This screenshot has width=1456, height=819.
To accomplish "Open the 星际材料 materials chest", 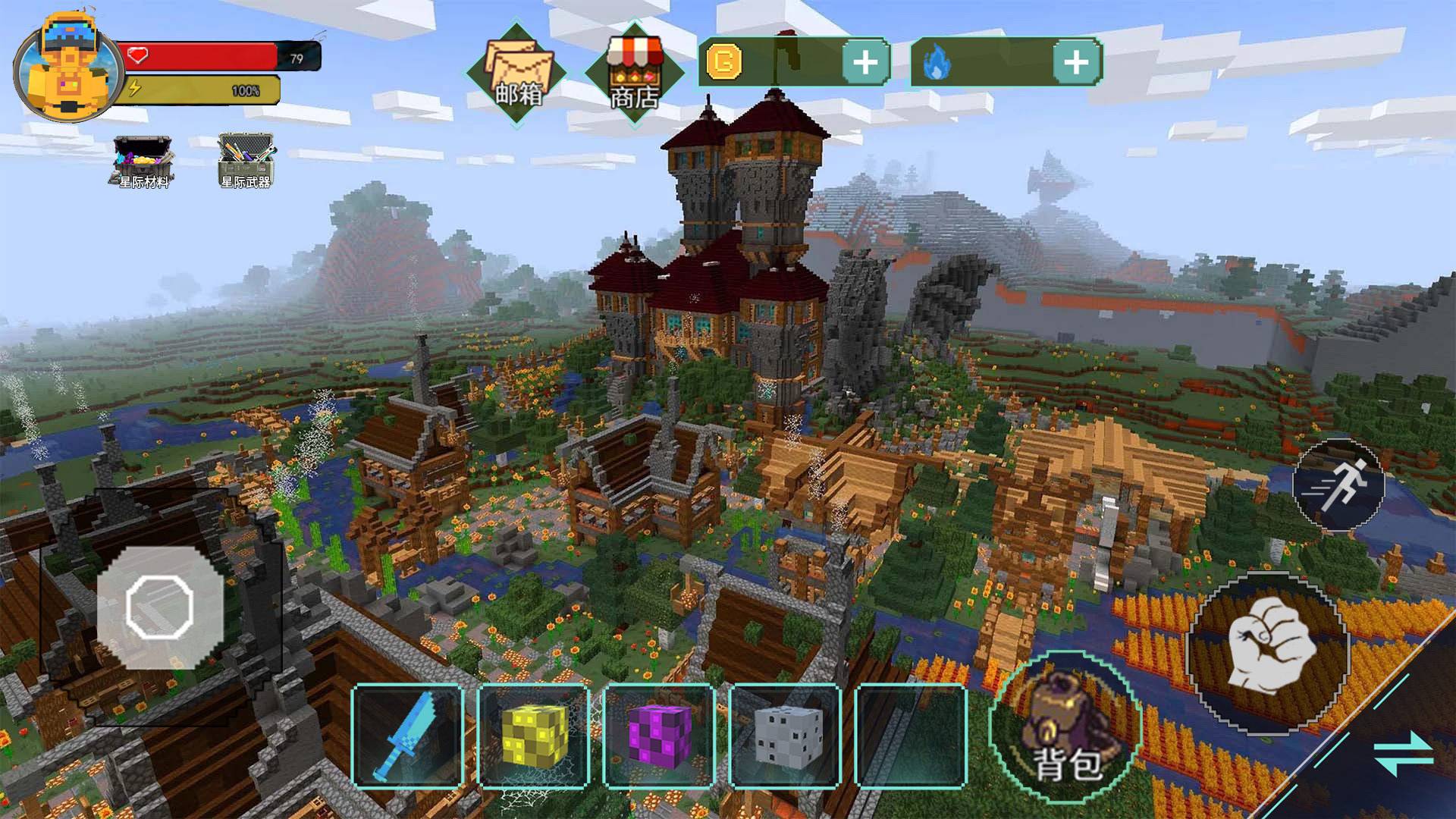I will click(143, 161).
